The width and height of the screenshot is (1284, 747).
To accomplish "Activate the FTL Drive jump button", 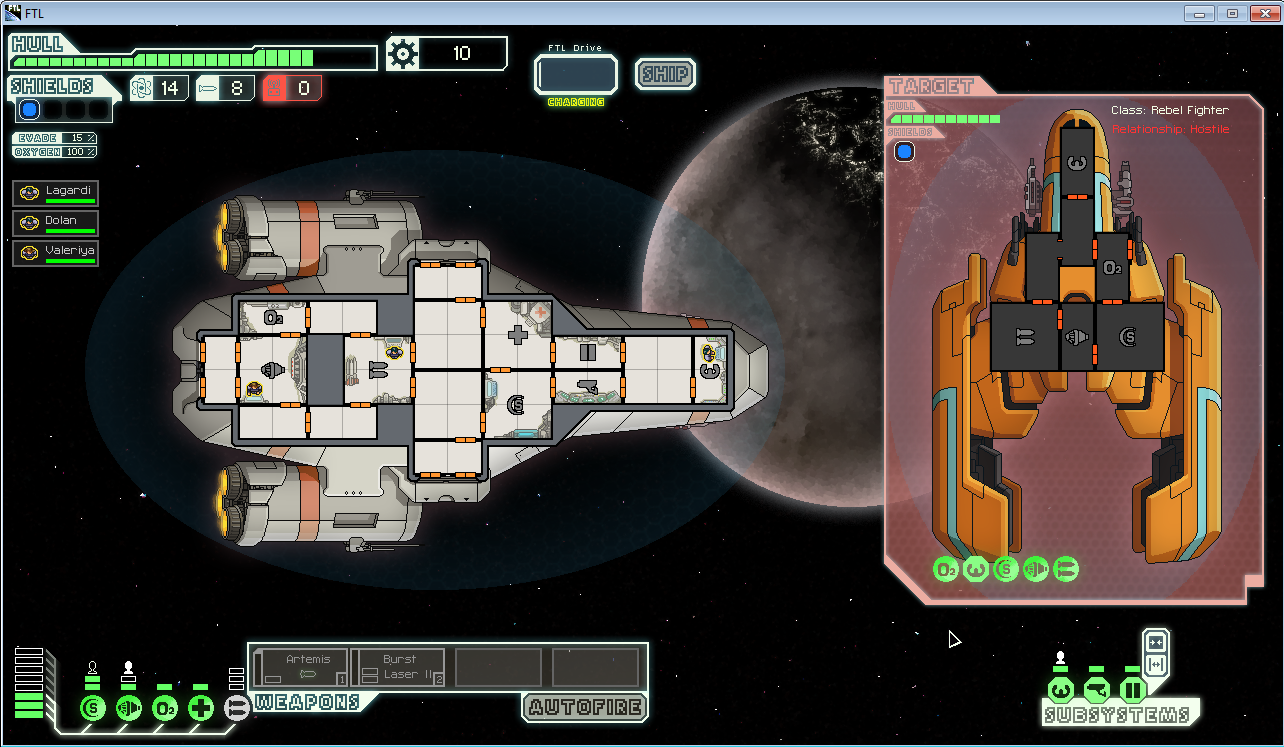I will [576, 75].
